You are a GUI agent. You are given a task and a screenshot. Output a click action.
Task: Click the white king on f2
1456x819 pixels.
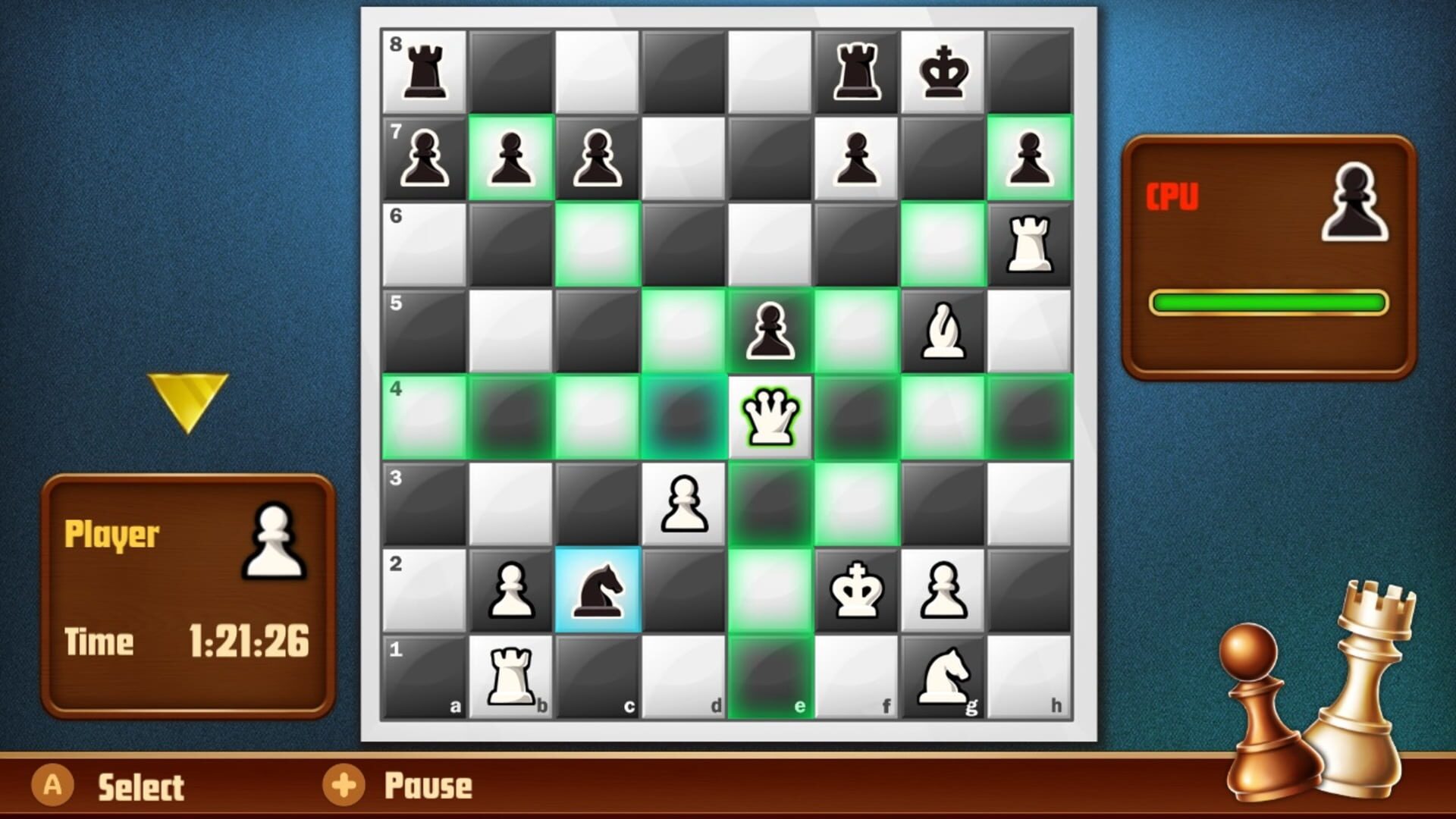point(855,590)
